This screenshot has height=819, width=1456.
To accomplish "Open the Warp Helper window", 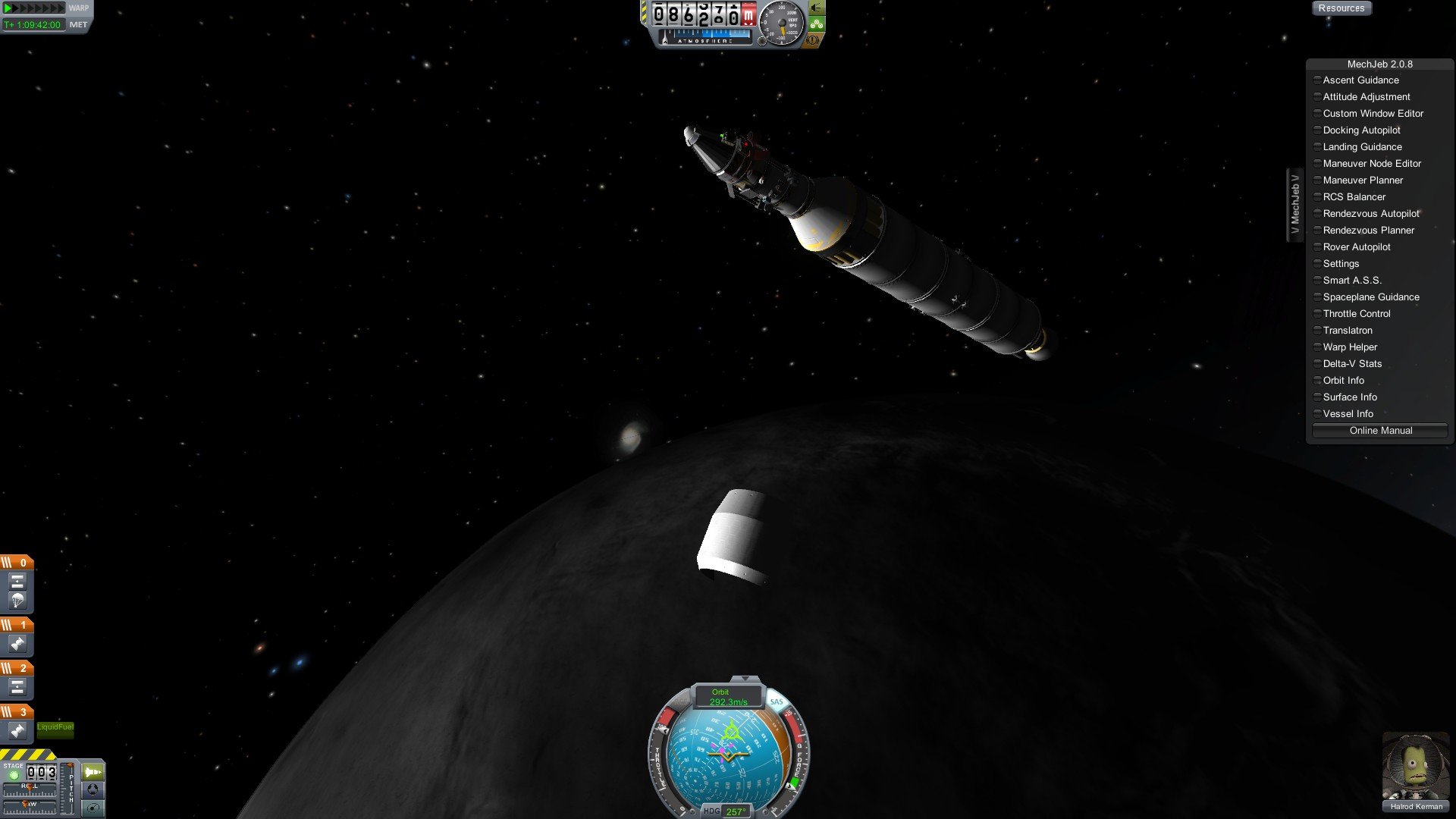I will point(1350,347).
